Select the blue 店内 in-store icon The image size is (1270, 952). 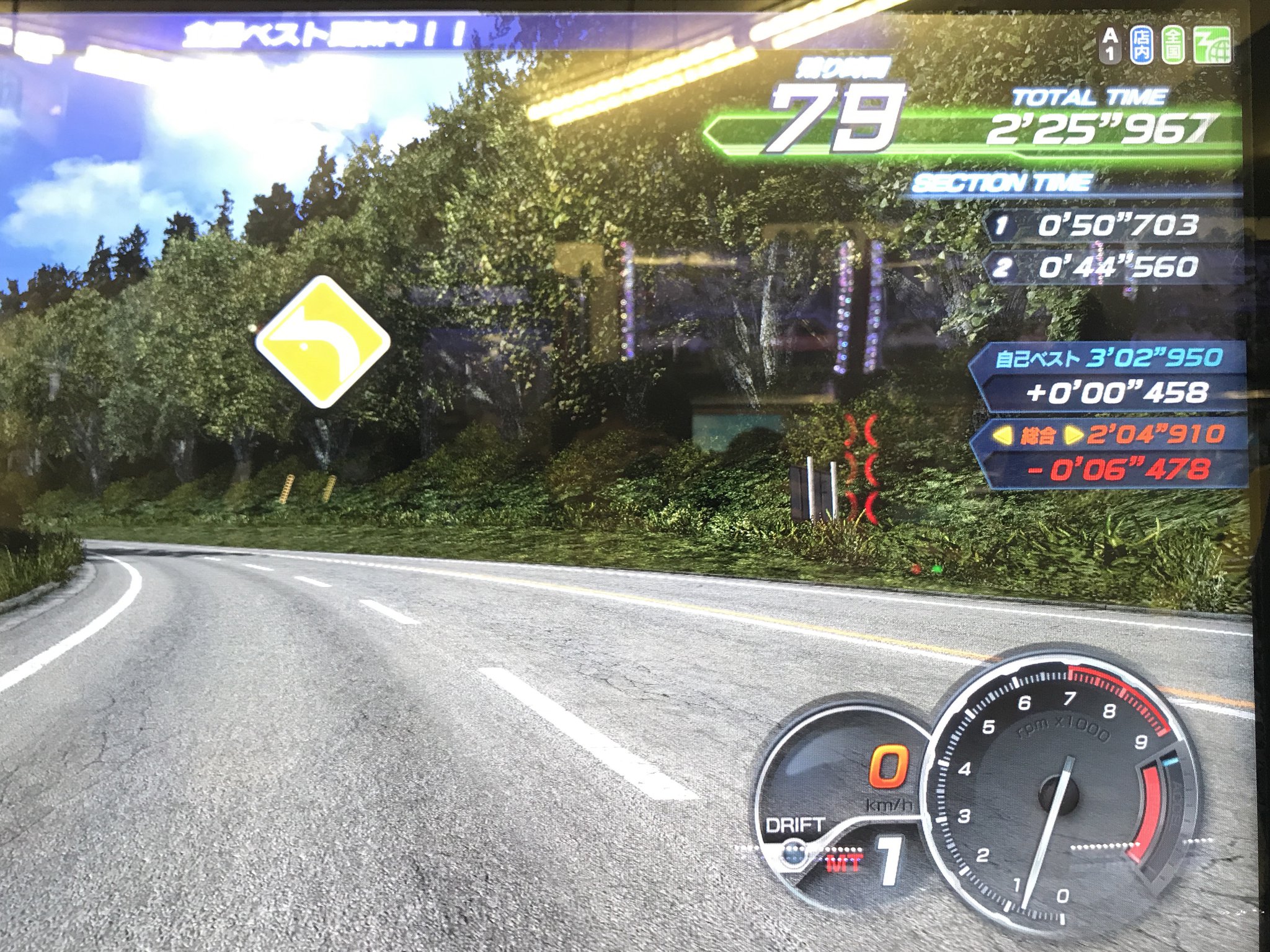point(1141,45)
